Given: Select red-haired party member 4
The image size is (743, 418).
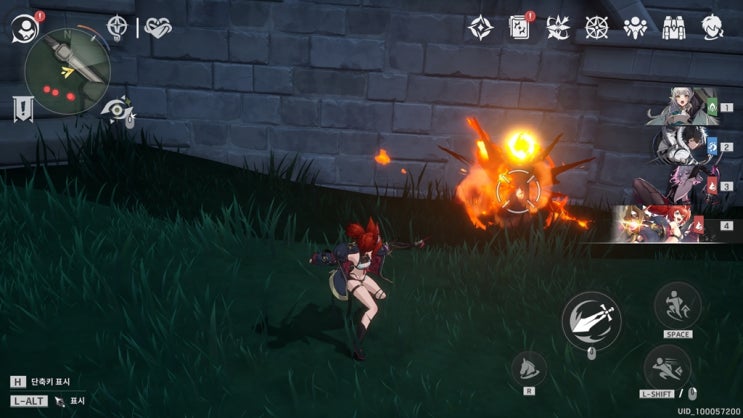Looking at the screenshot, I should pos(668,224).
